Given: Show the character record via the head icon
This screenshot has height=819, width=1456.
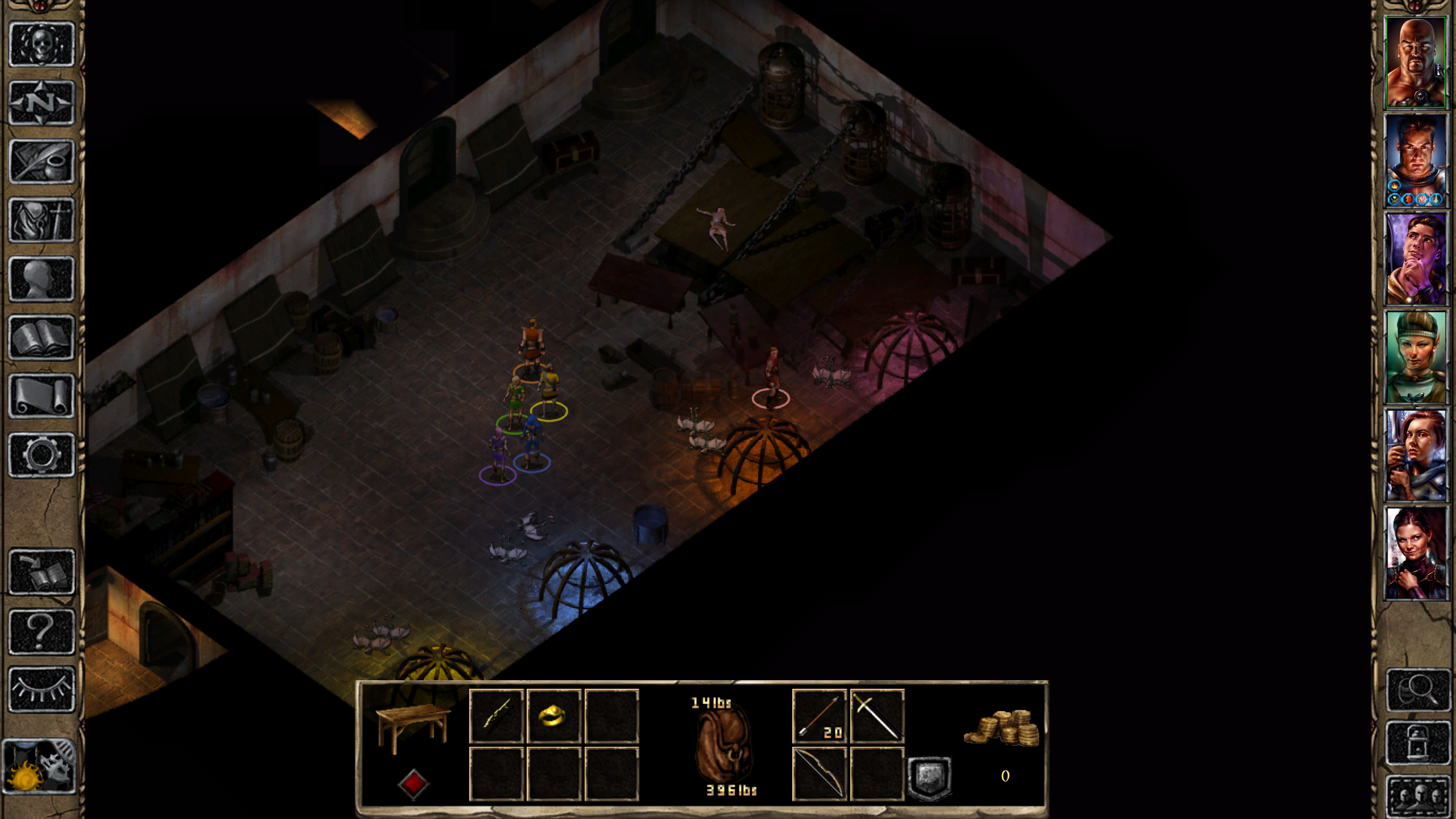Looking at the screenshot, I should [42, 279].
